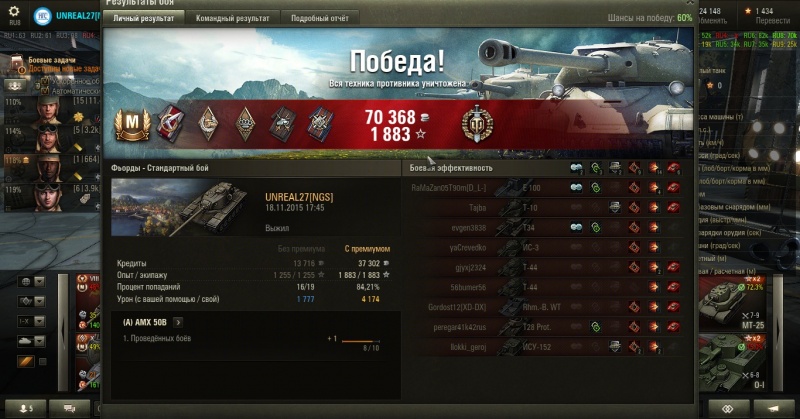The height and width of the screenshot is (419, 800).
Task: Select the Tajba T-10 enemy row
Action: click(545, 207)
